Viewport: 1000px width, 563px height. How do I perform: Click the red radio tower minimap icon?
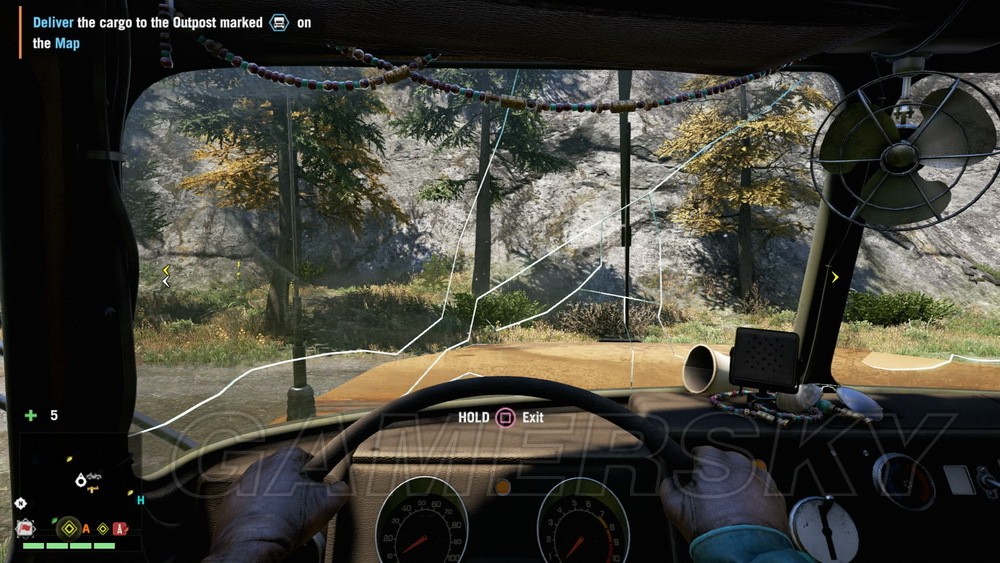tap(120, 528)
